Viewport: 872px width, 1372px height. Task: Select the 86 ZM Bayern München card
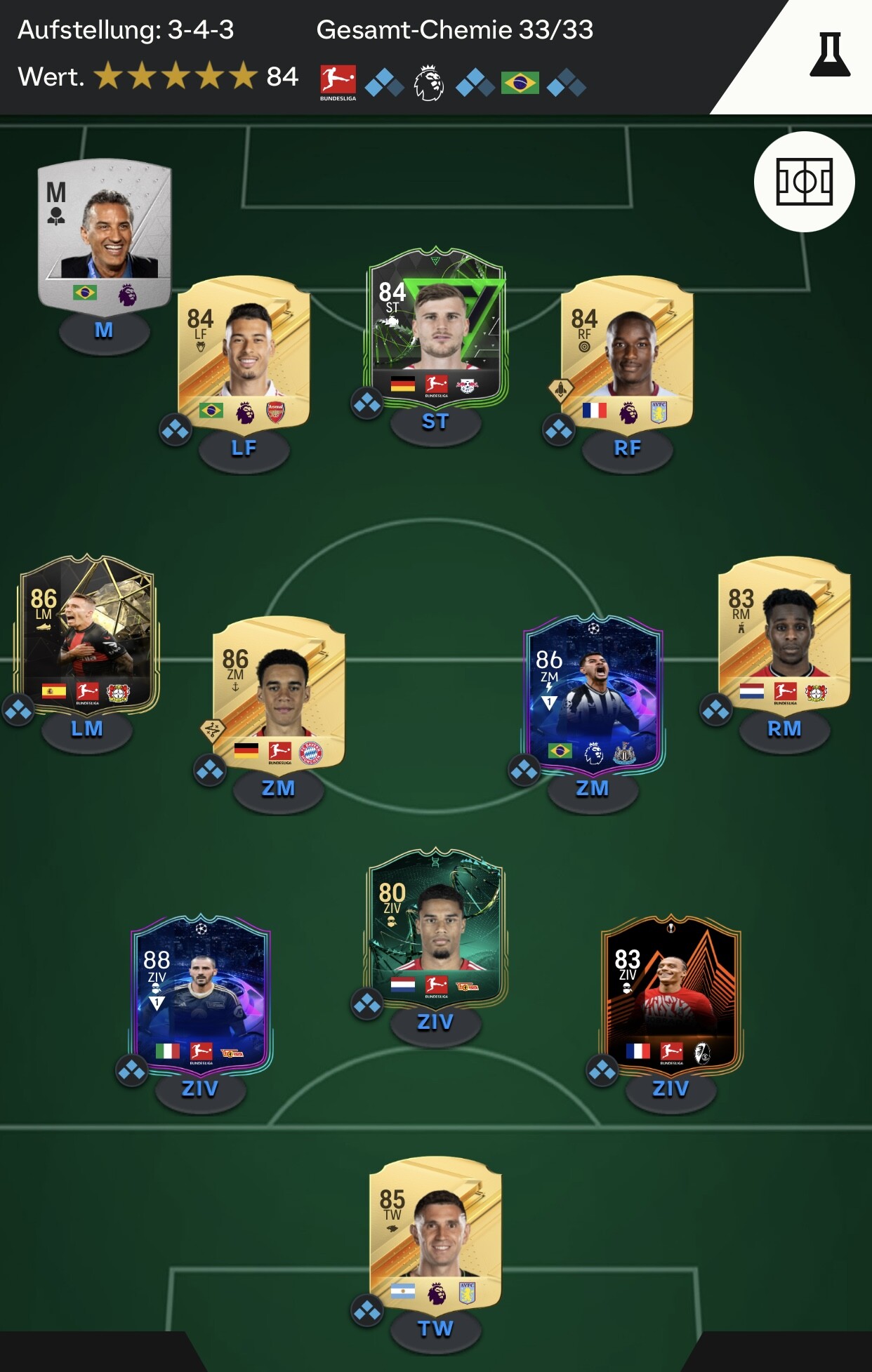pos(279,693)
